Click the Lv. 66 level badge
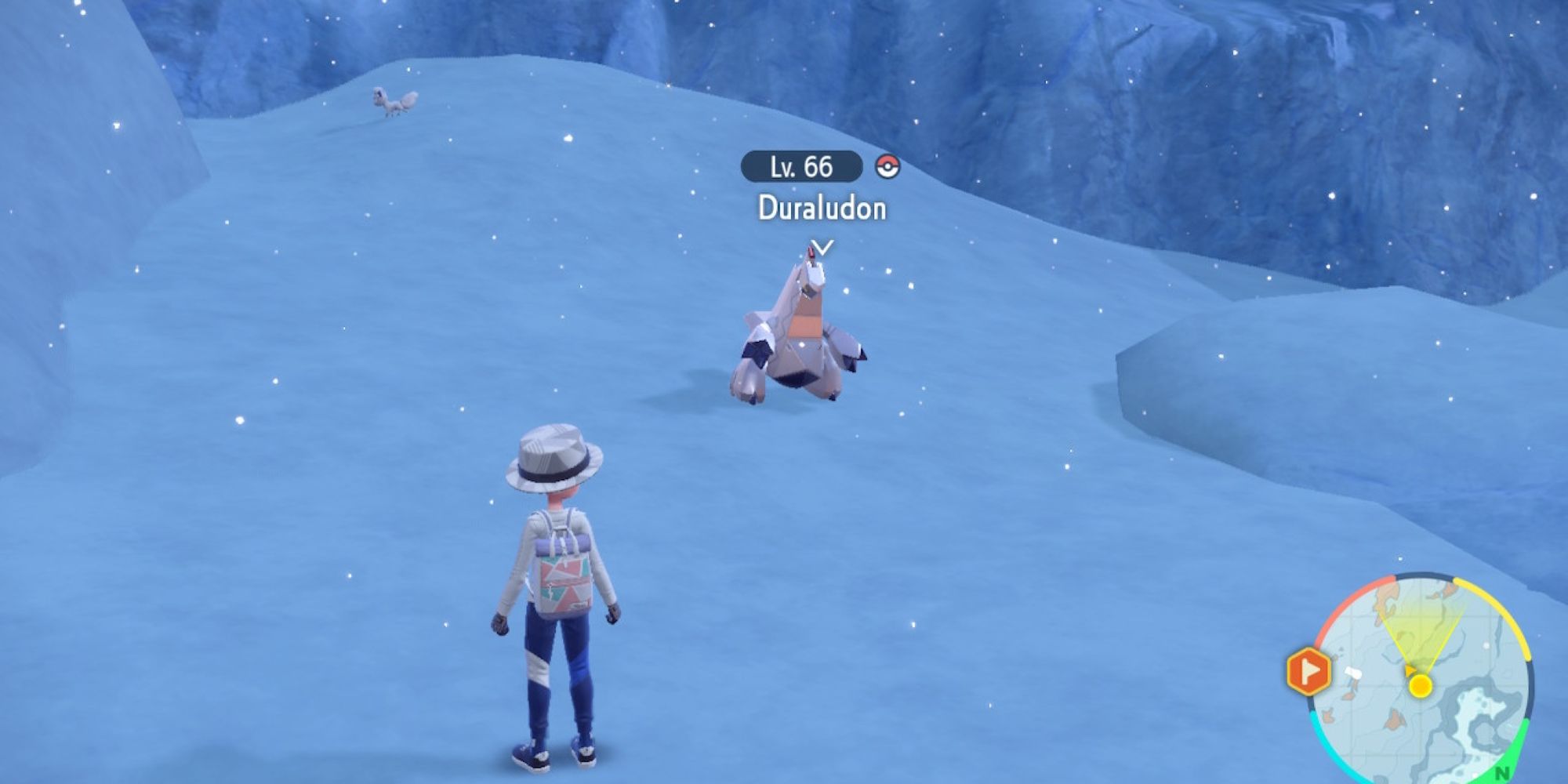The height and width of the screenshot is (784, 1568). [802, 165]
